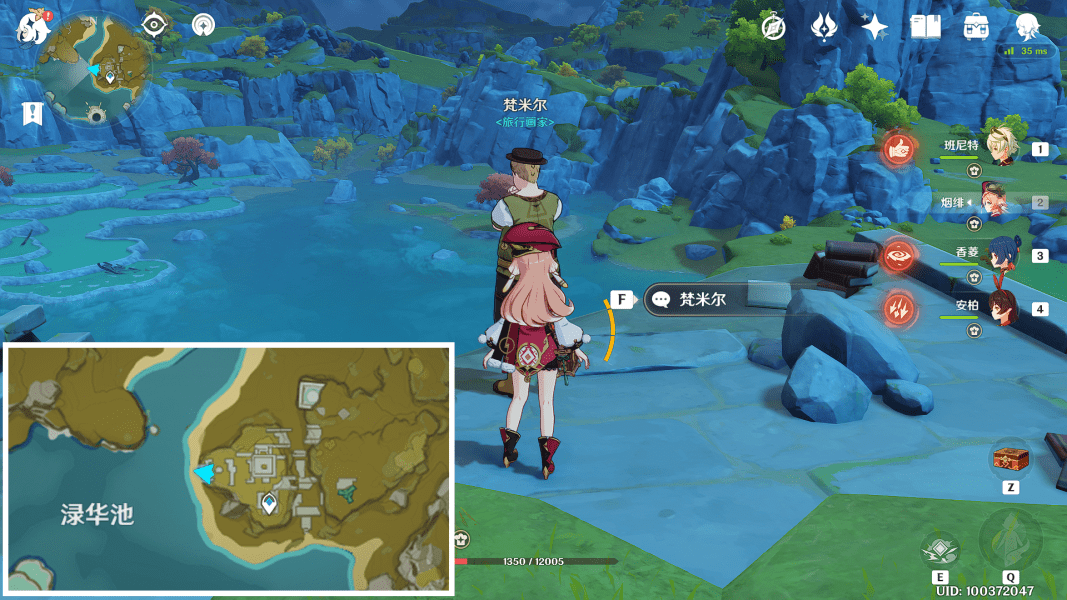This screenshot has height=600, width=1067.
Task: Open the winged Battle Pass icon
Action: [x=824, y=27]
